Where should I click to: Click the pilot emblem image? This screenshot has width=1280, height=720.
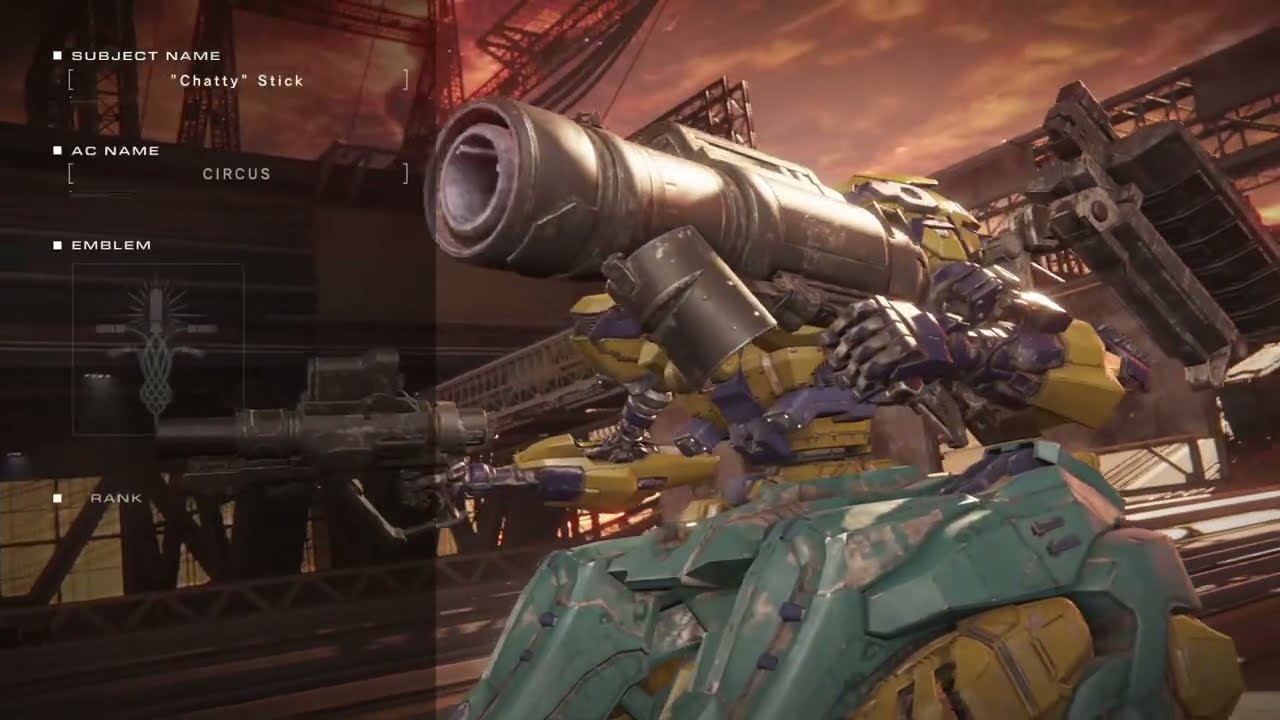158,349
